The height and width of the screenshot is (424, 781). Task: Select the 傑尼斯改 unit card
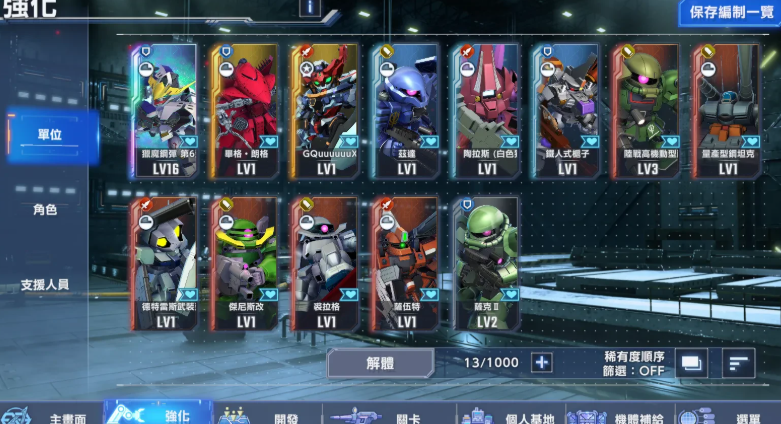246,264
